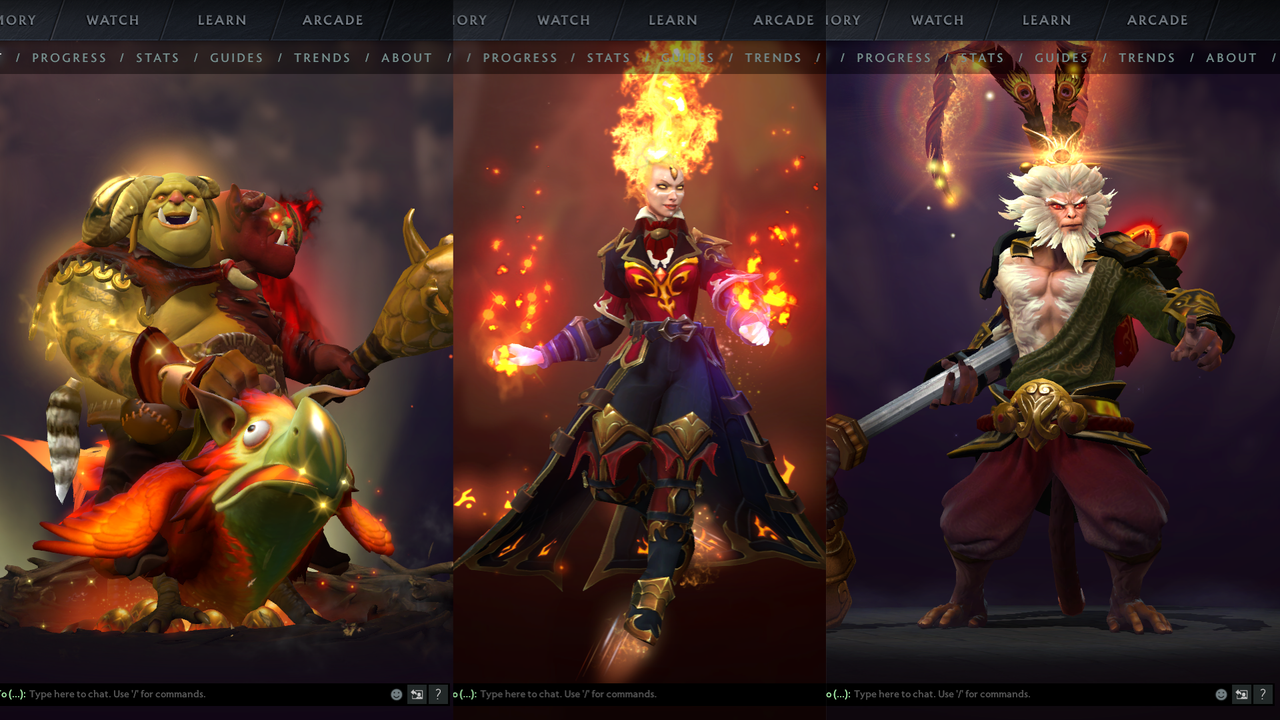The height and width of the screenshot is (720, 1280).
Task: Open the TRENDS tab in the middle panel
Action: [x=773, y=57]
